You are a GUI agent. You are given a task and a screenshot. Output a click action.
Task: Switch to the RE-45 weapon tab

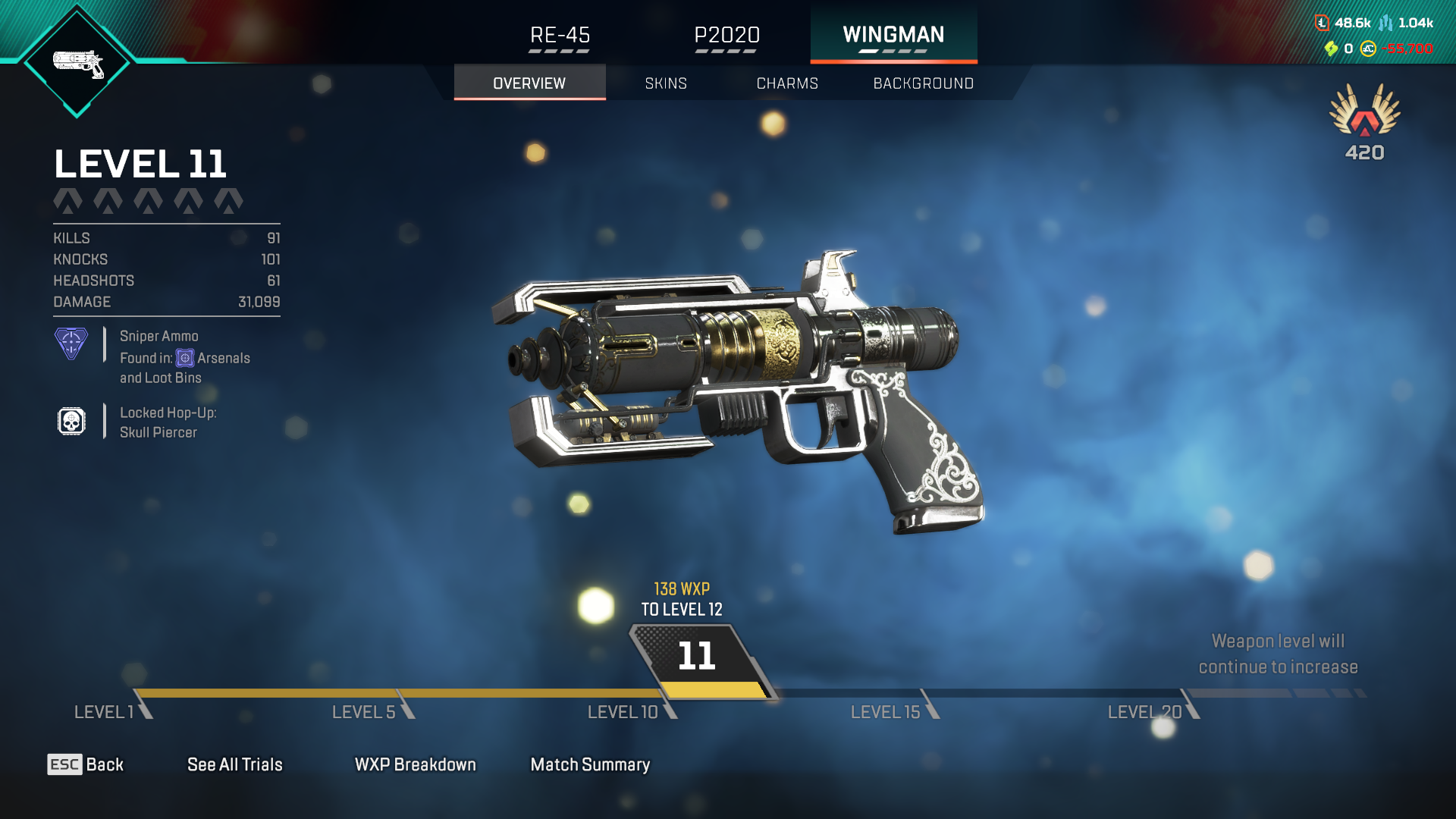pos(560,36)
